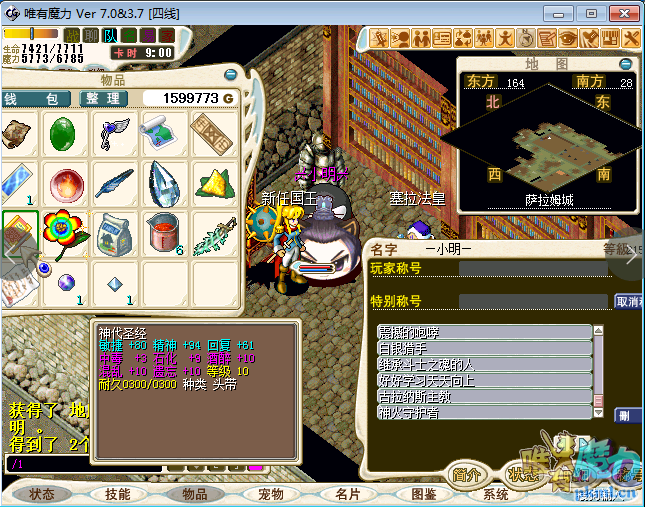Close the 物品 inventory panel

(x=230, y=75)
